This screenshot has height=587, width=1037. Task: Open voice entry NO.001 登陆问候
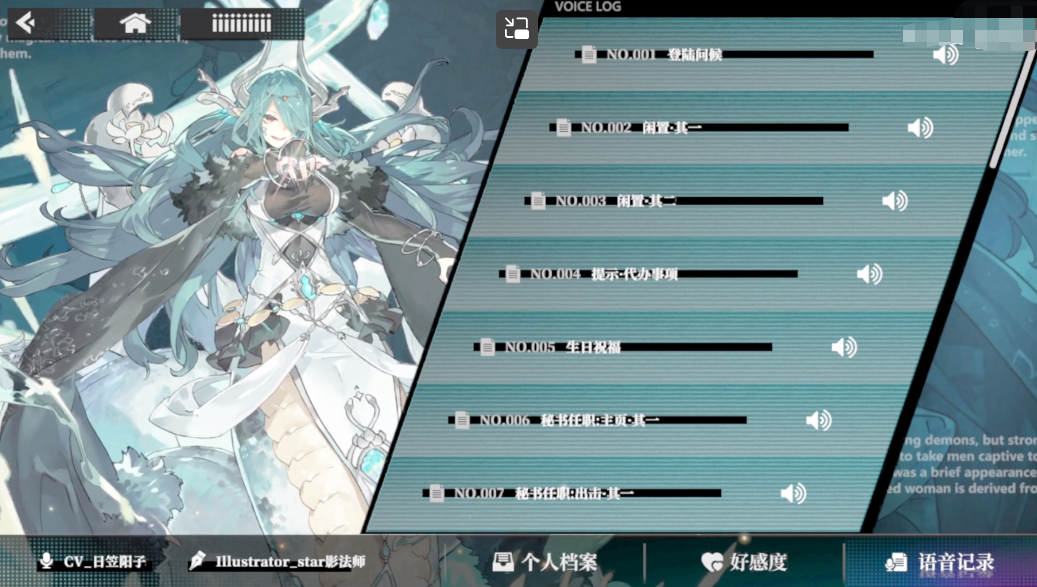click(664, 54)
